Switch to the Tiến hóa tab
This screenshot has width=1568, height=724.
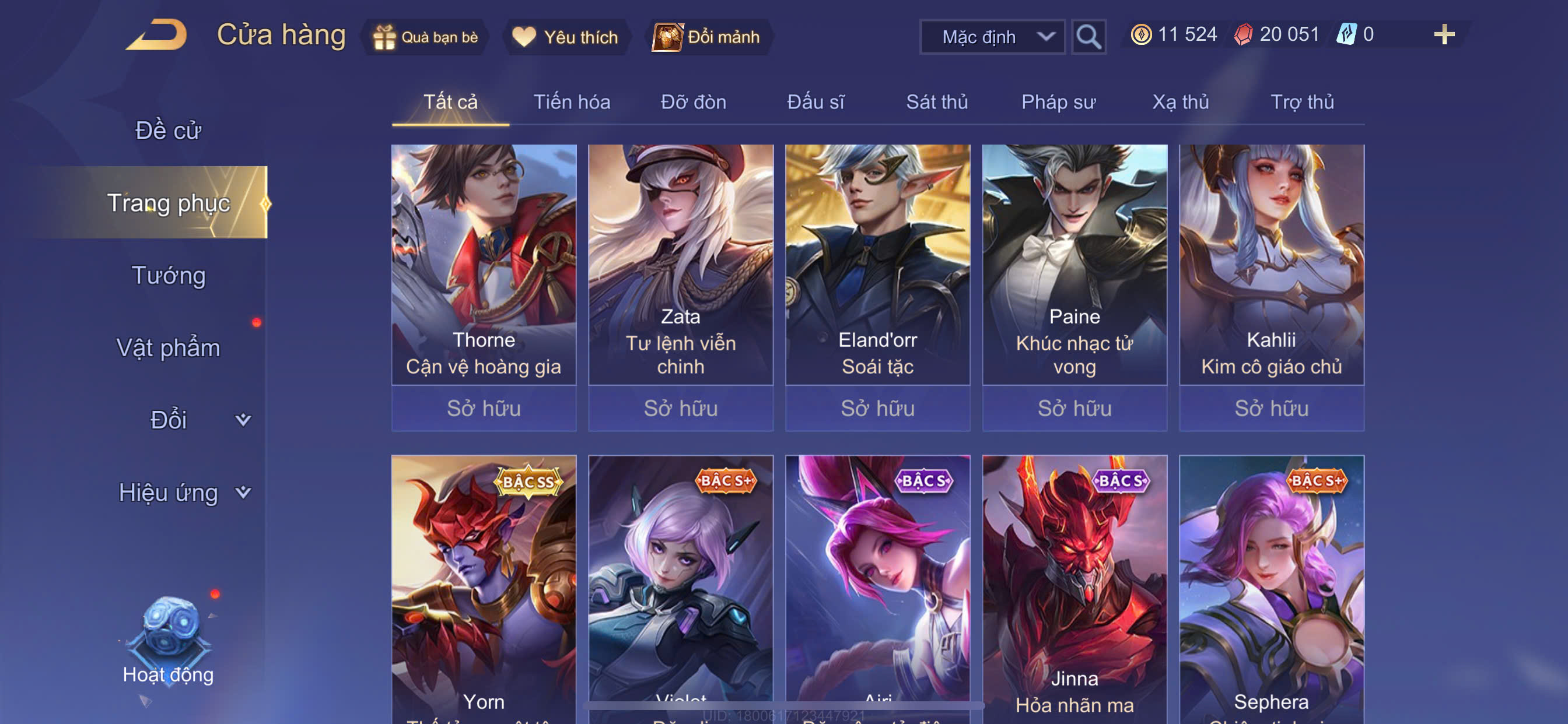[x=572, y=102]
